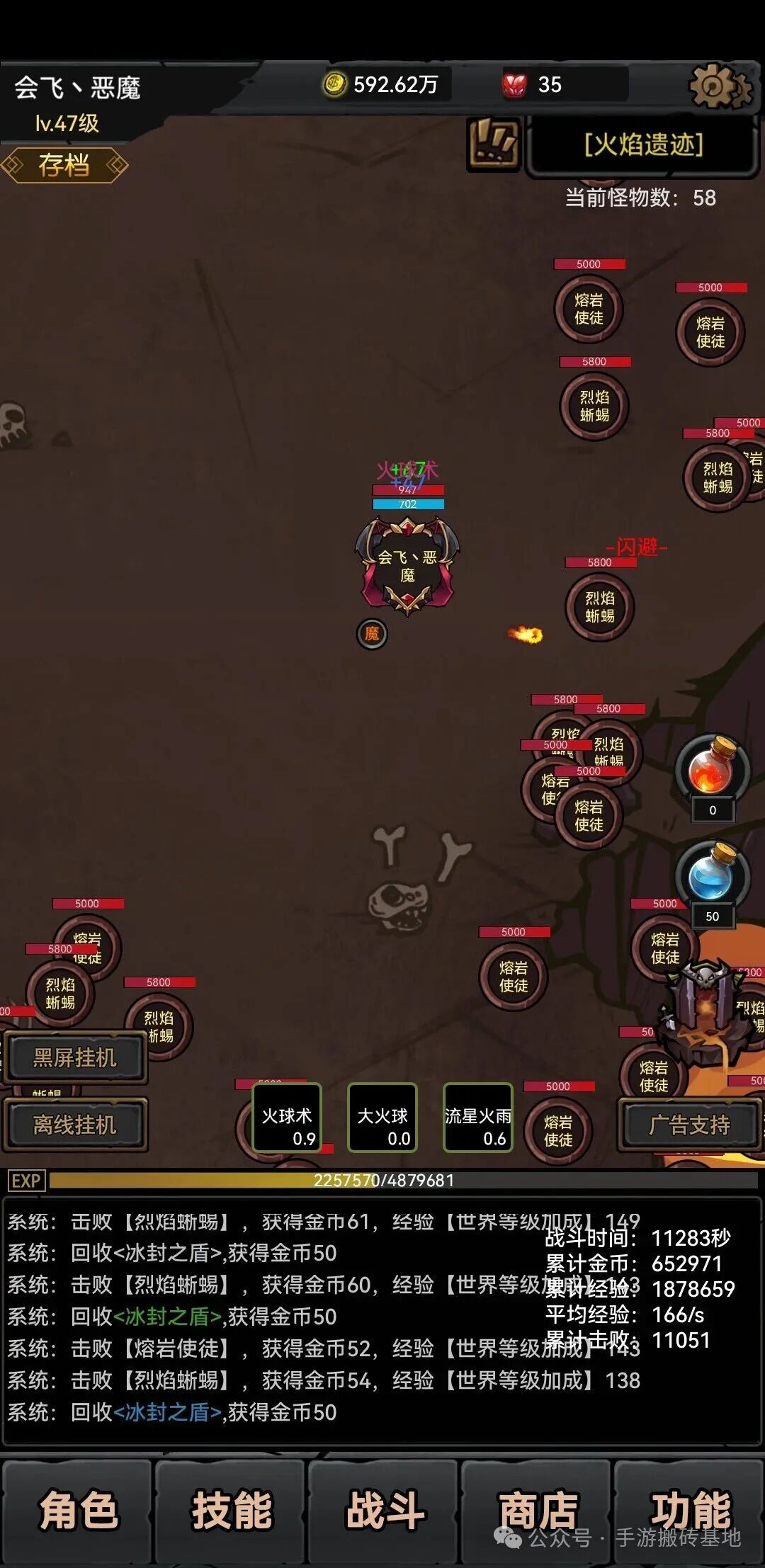Open the 功能 functions tab

pyautogui.click(x=689, y=1511)
